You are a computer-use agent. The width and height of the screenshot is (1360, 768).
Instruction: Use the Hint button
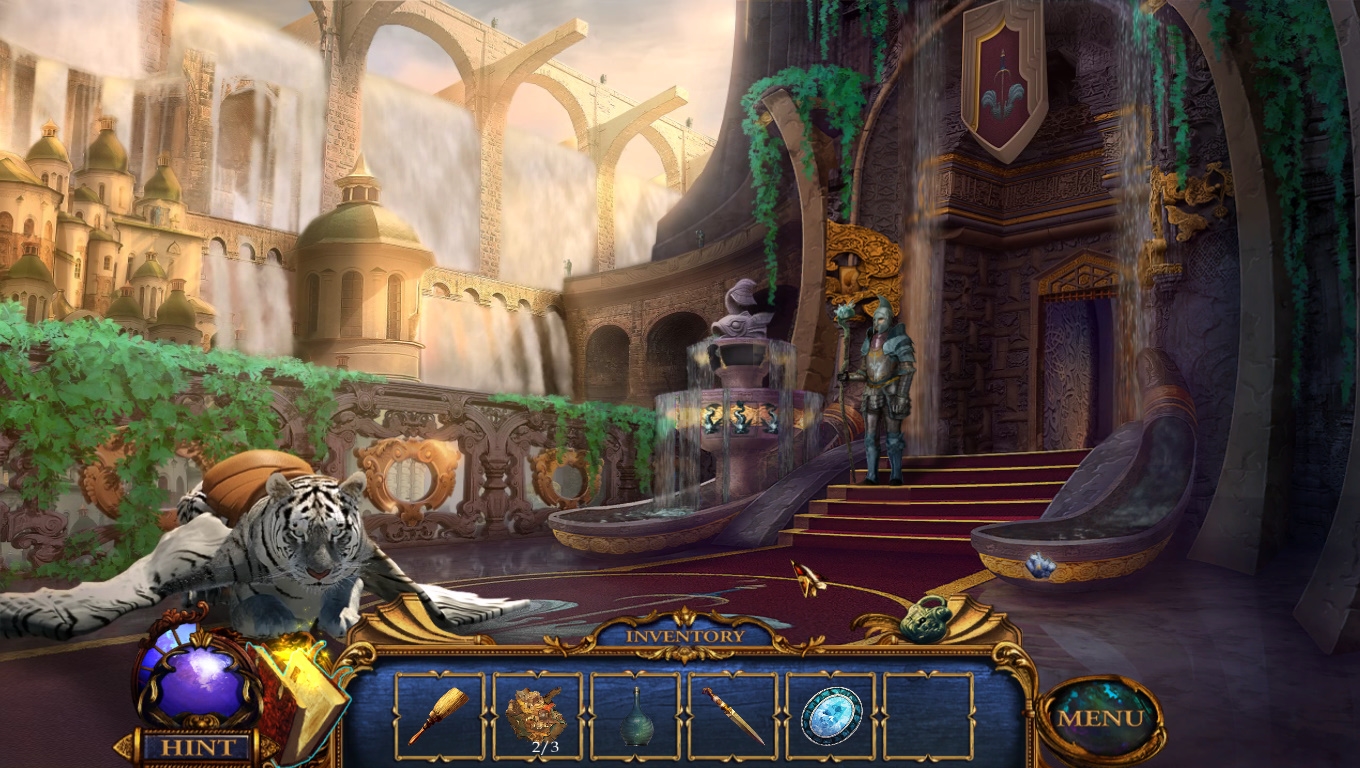pos(197,747)
